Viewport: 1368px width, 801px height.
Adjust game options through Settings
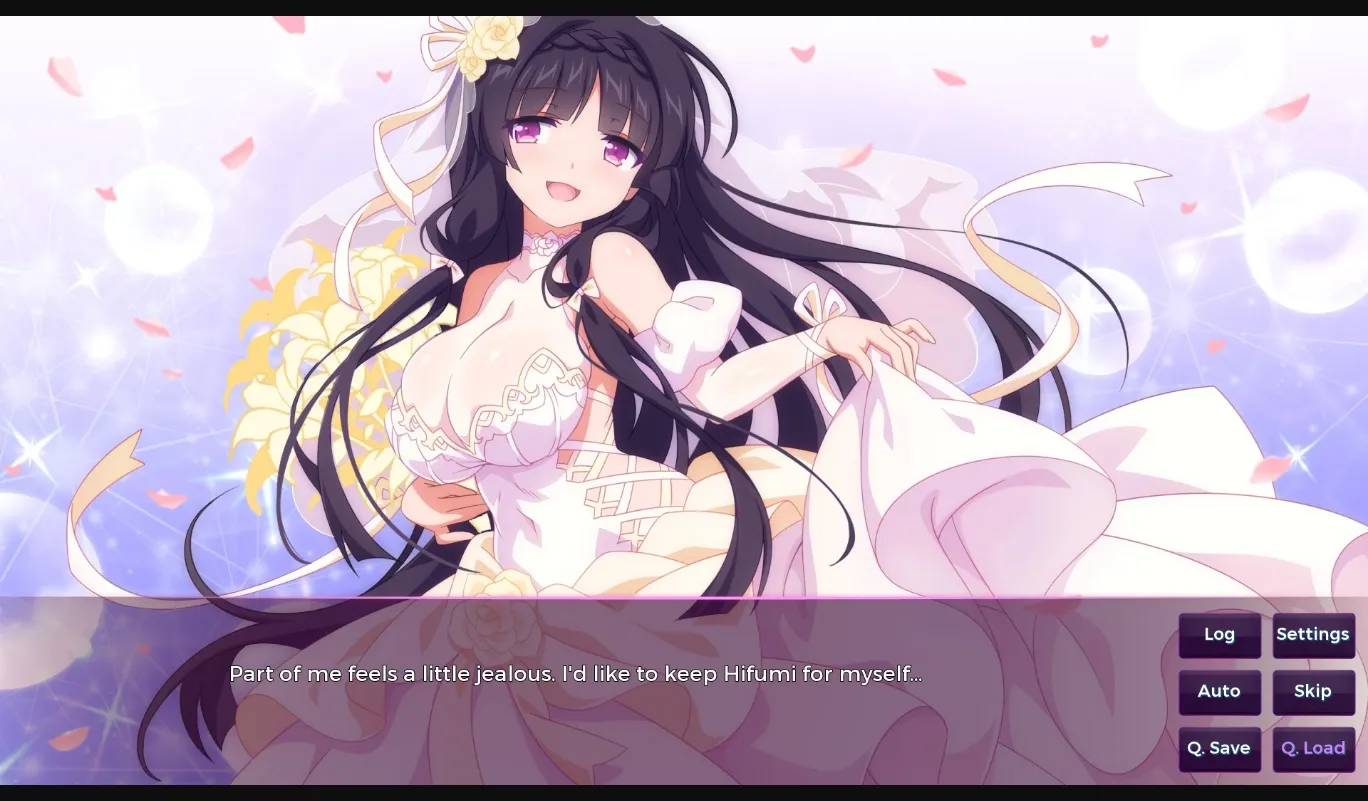(1313, 635)
